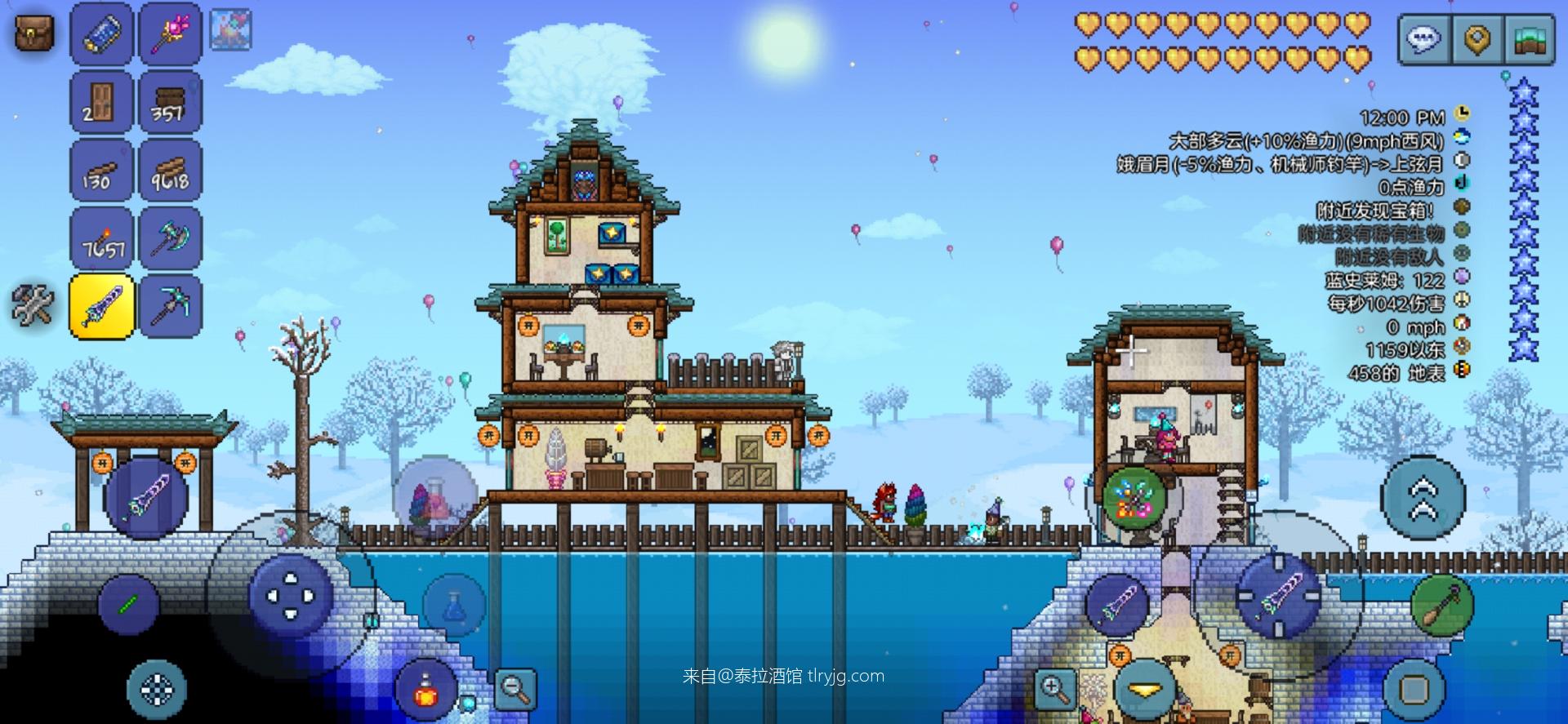Image resolution: width=1568 pixels, height=724 pixels.
Task: Zoom in with the plus magnifier
Action: [x=1055, y=689]
